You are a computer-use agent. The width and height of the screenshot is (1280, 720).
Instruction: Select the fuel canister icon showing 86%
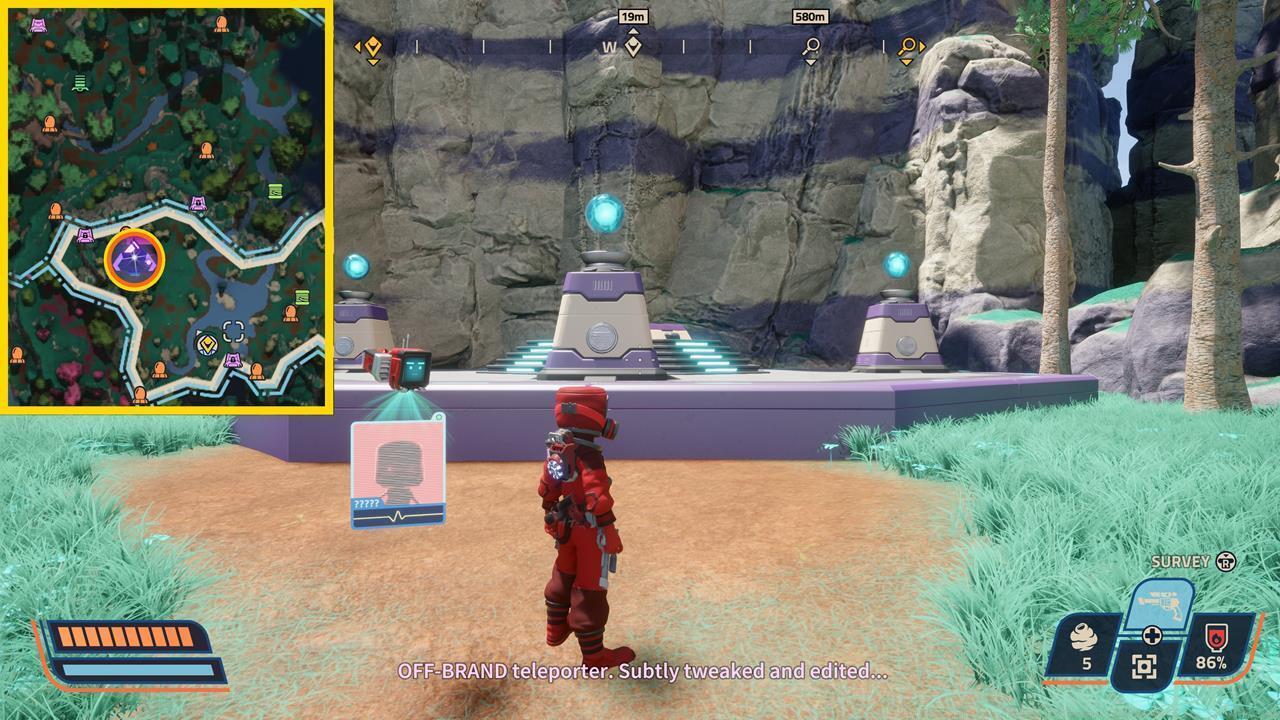coord(1216,636)
